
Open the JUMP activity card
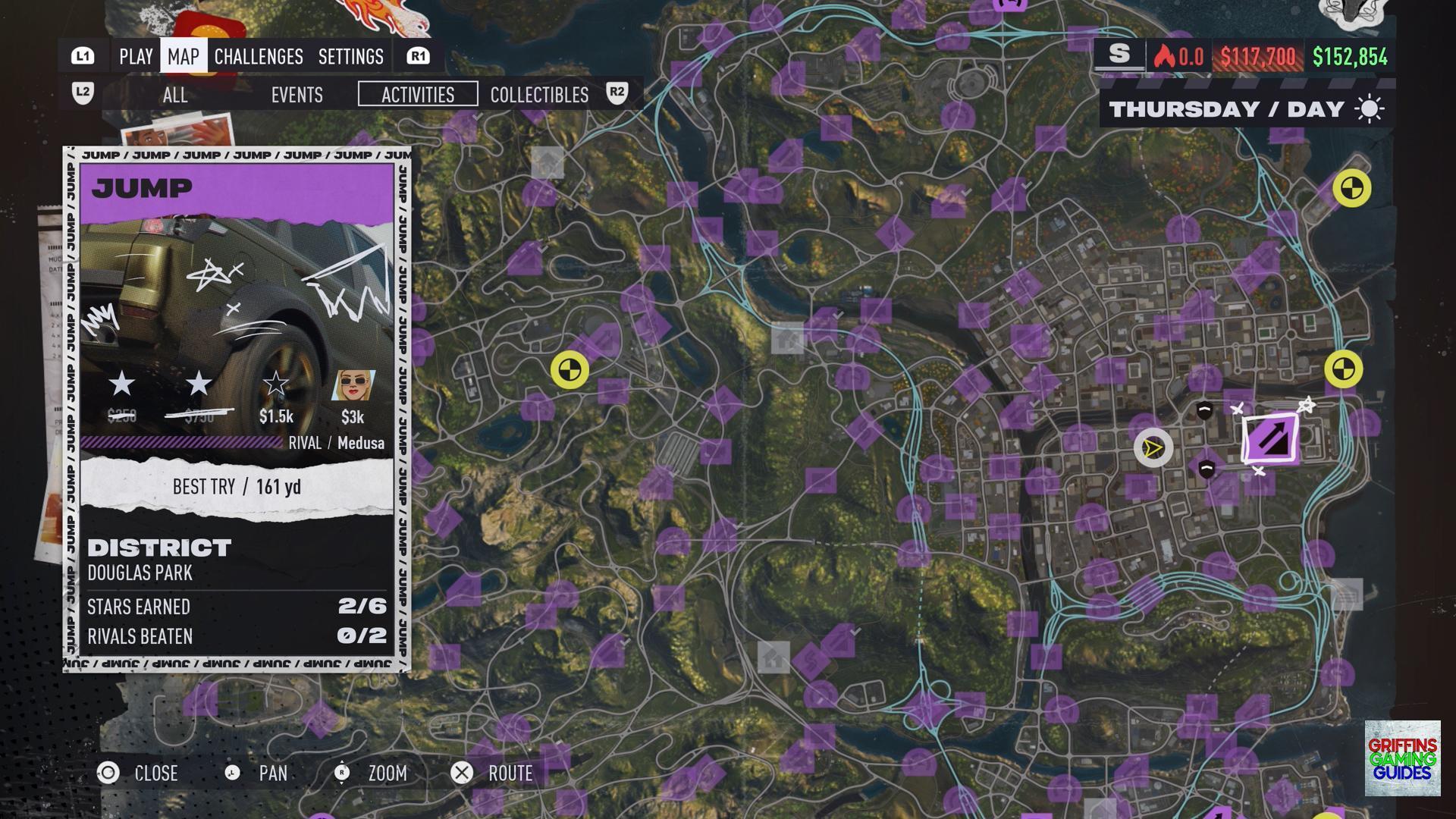click(x=237, y=409)
